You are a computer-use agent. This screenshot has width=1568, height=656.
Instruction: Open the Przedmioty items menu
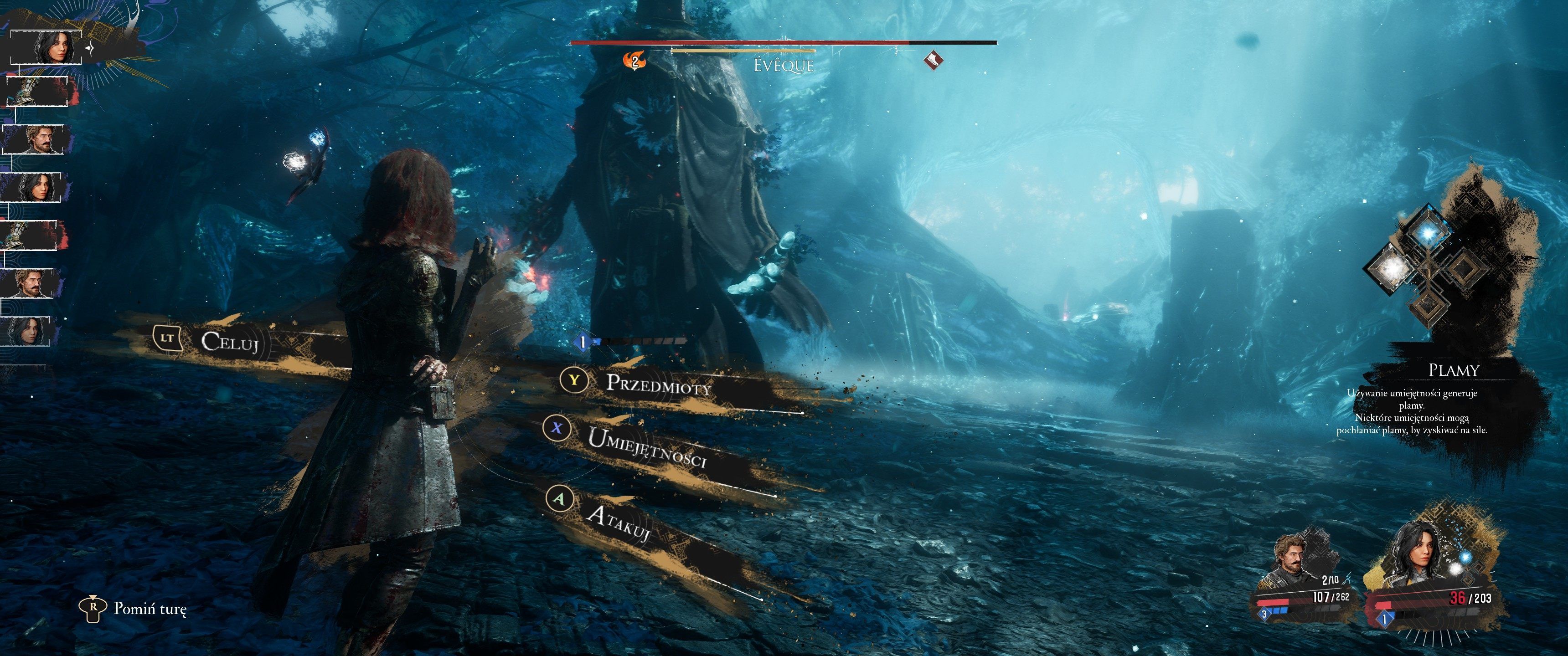click(658, 384)
